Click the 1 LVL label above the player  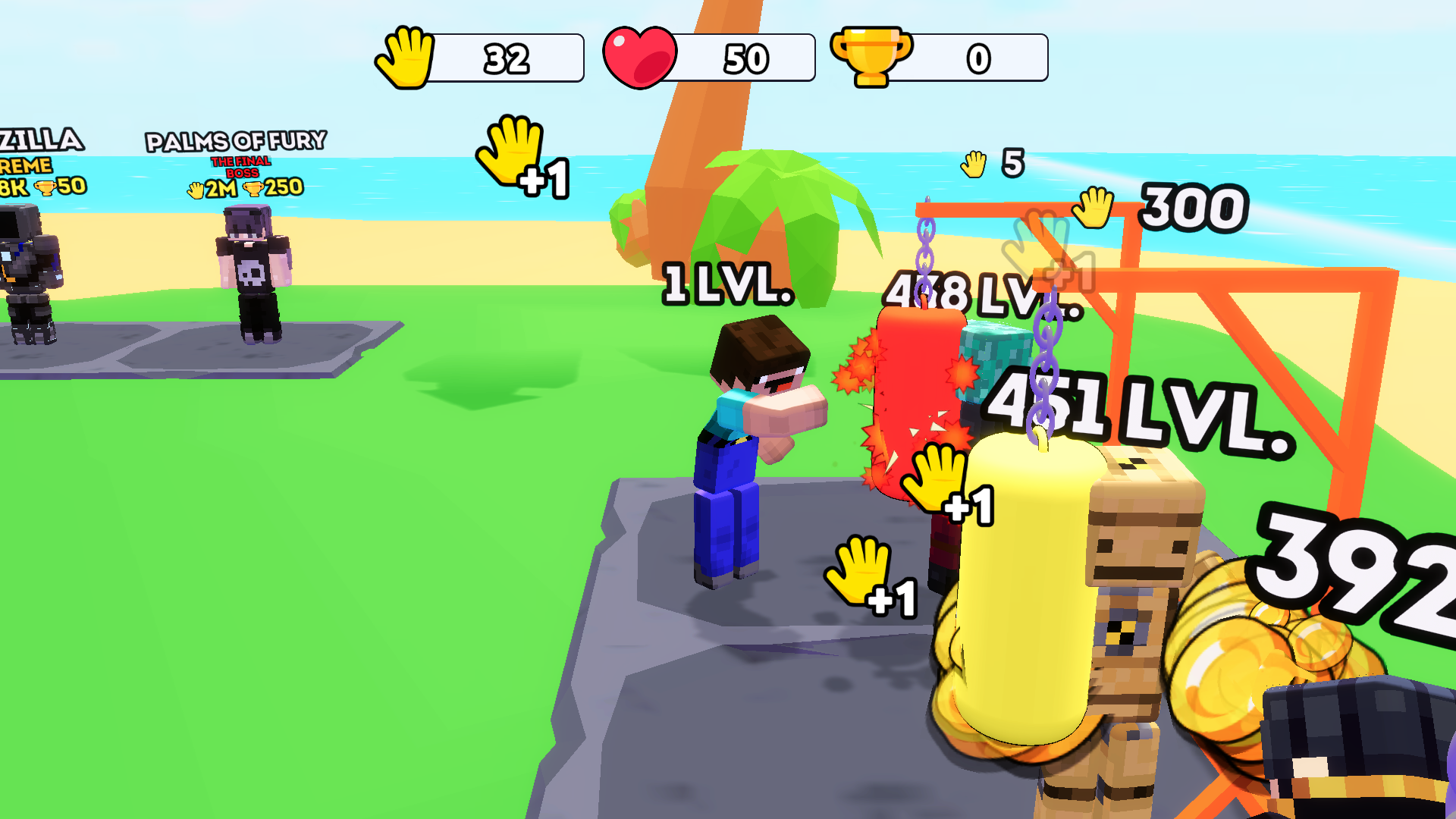point(726,284)
